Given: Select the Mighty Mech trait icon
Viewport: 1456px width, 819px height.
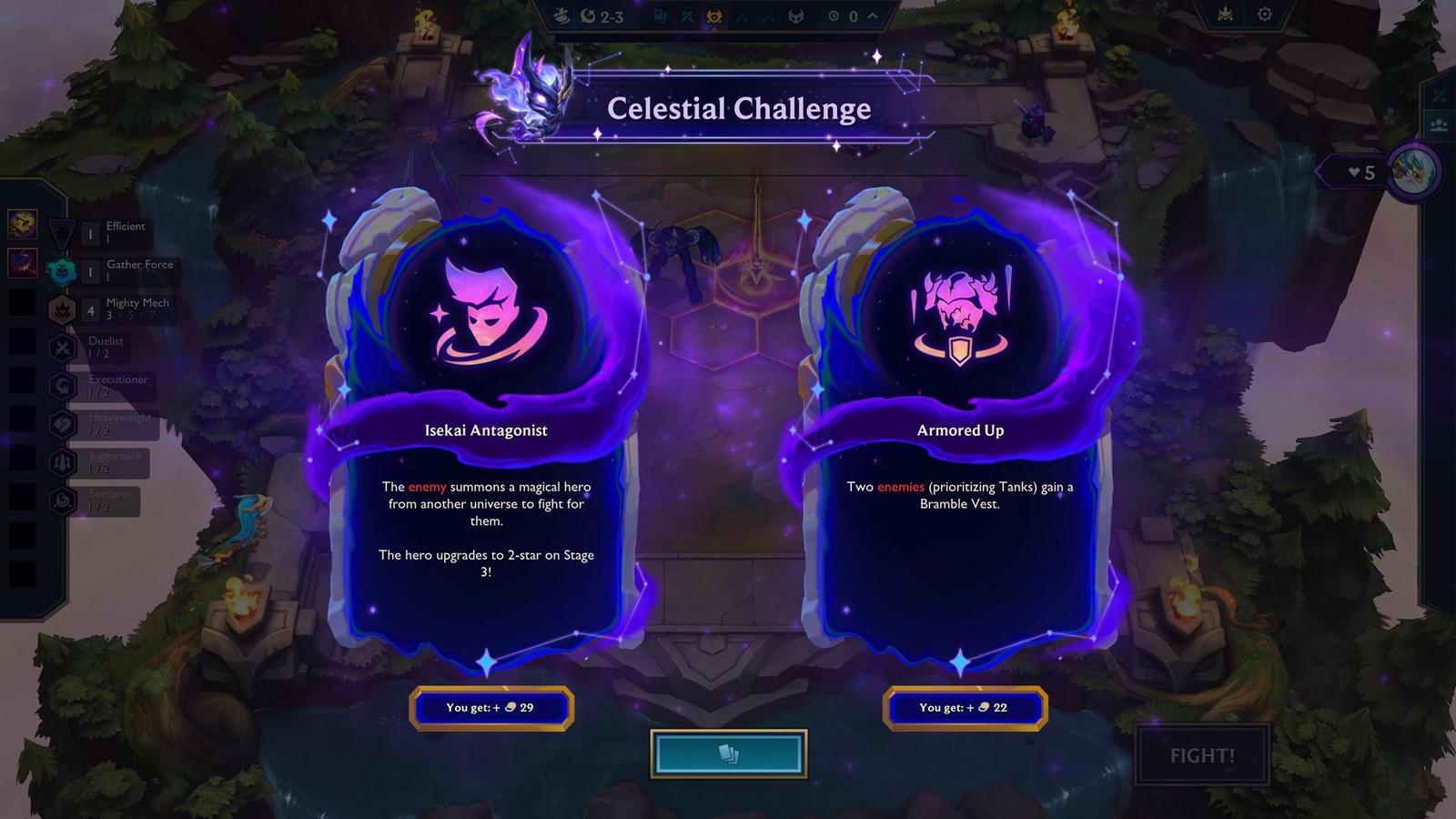Looking at the screenshot, I should tap(62, 309).
